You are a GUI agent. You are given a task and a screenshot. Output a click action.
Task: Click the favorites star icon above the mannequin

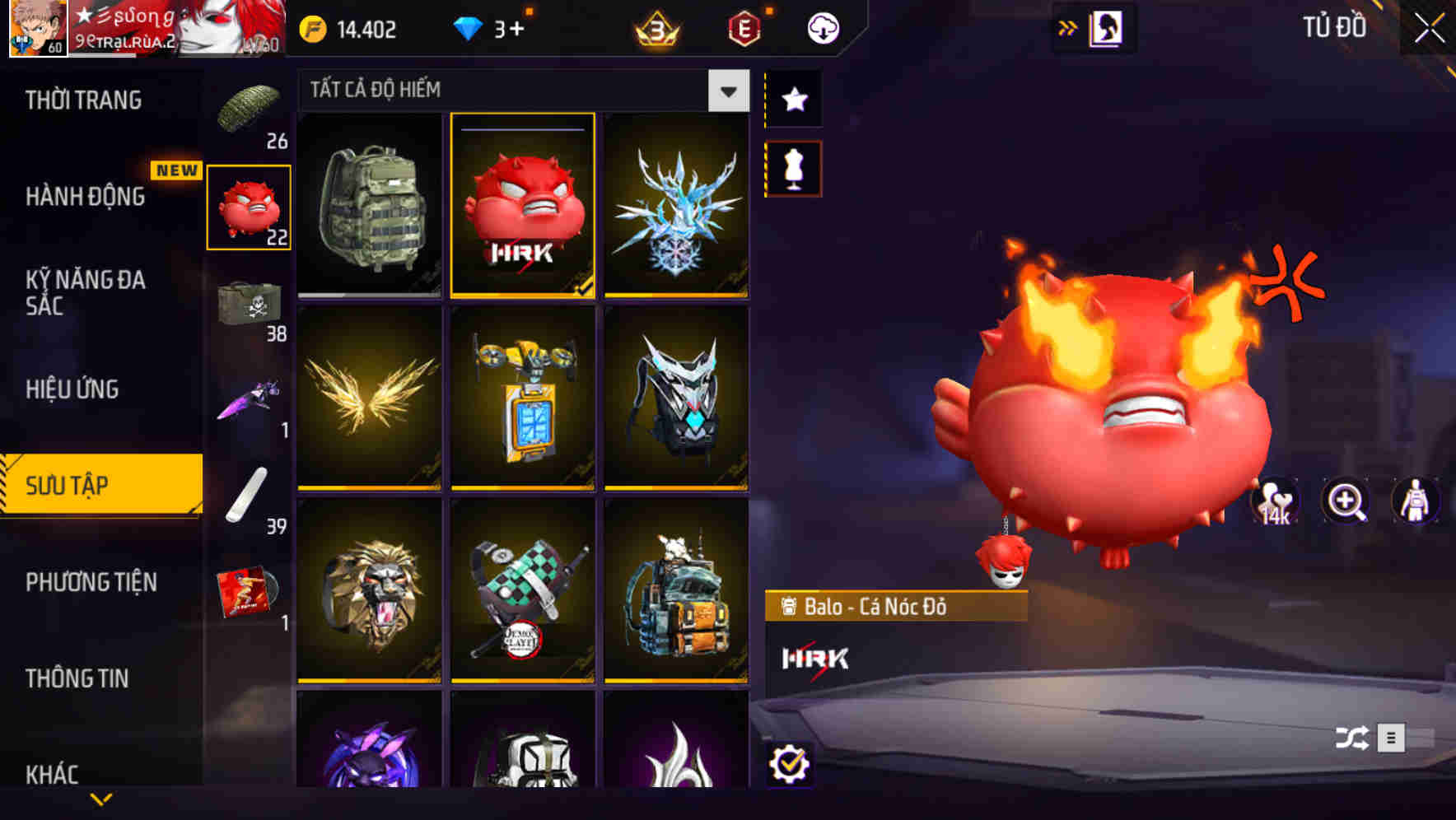click(x=793, y=99)
